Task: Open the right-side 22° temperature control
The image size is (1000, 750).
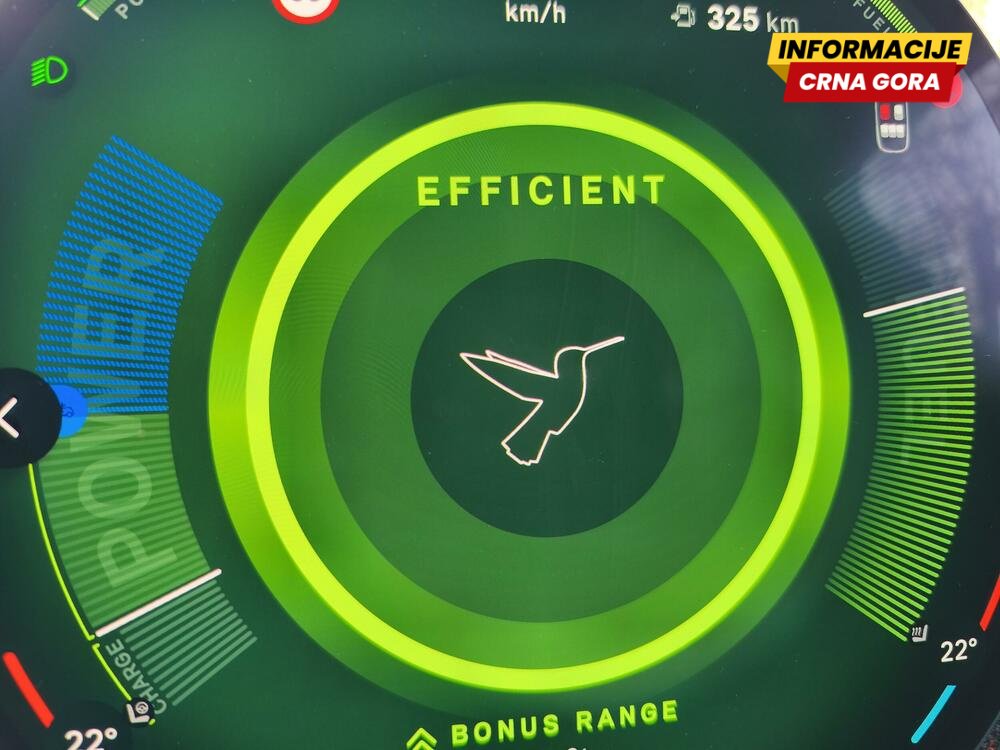Action: 957,651
